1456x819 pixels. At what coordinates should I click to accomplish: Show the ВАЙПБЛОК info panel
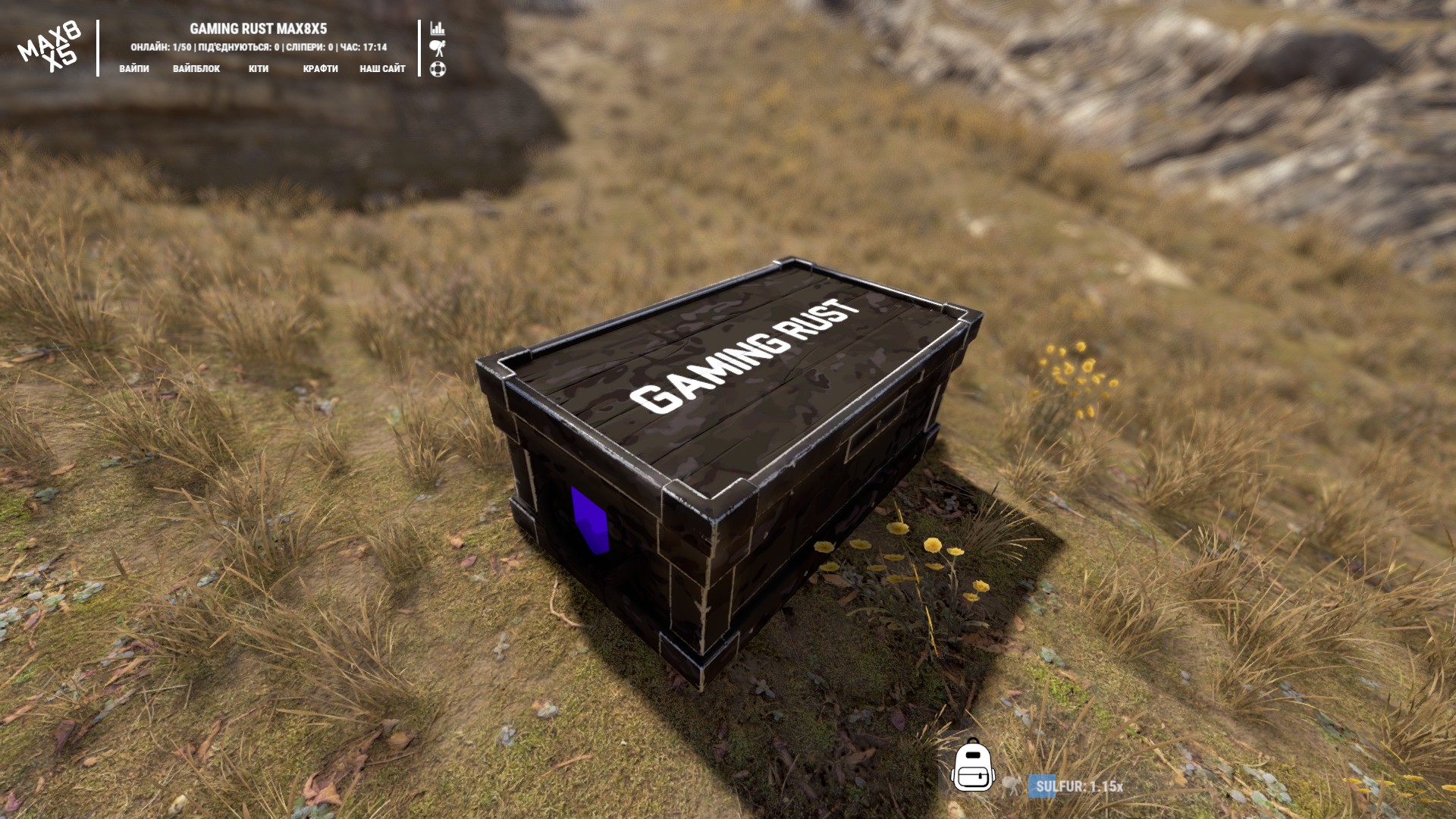click(196, 69)
